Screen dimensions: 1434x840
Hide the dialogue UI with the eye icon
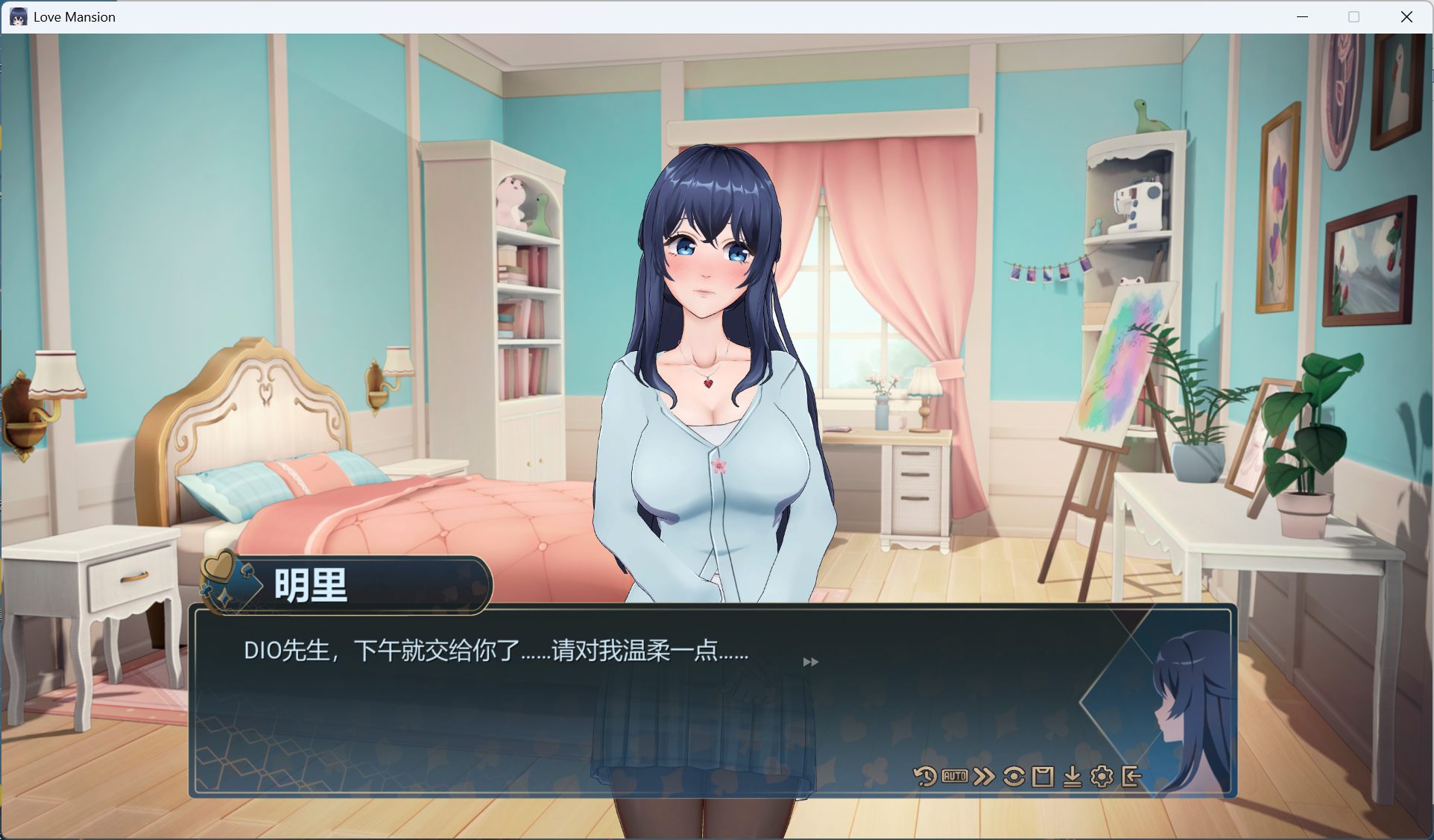click(1014, 775)
